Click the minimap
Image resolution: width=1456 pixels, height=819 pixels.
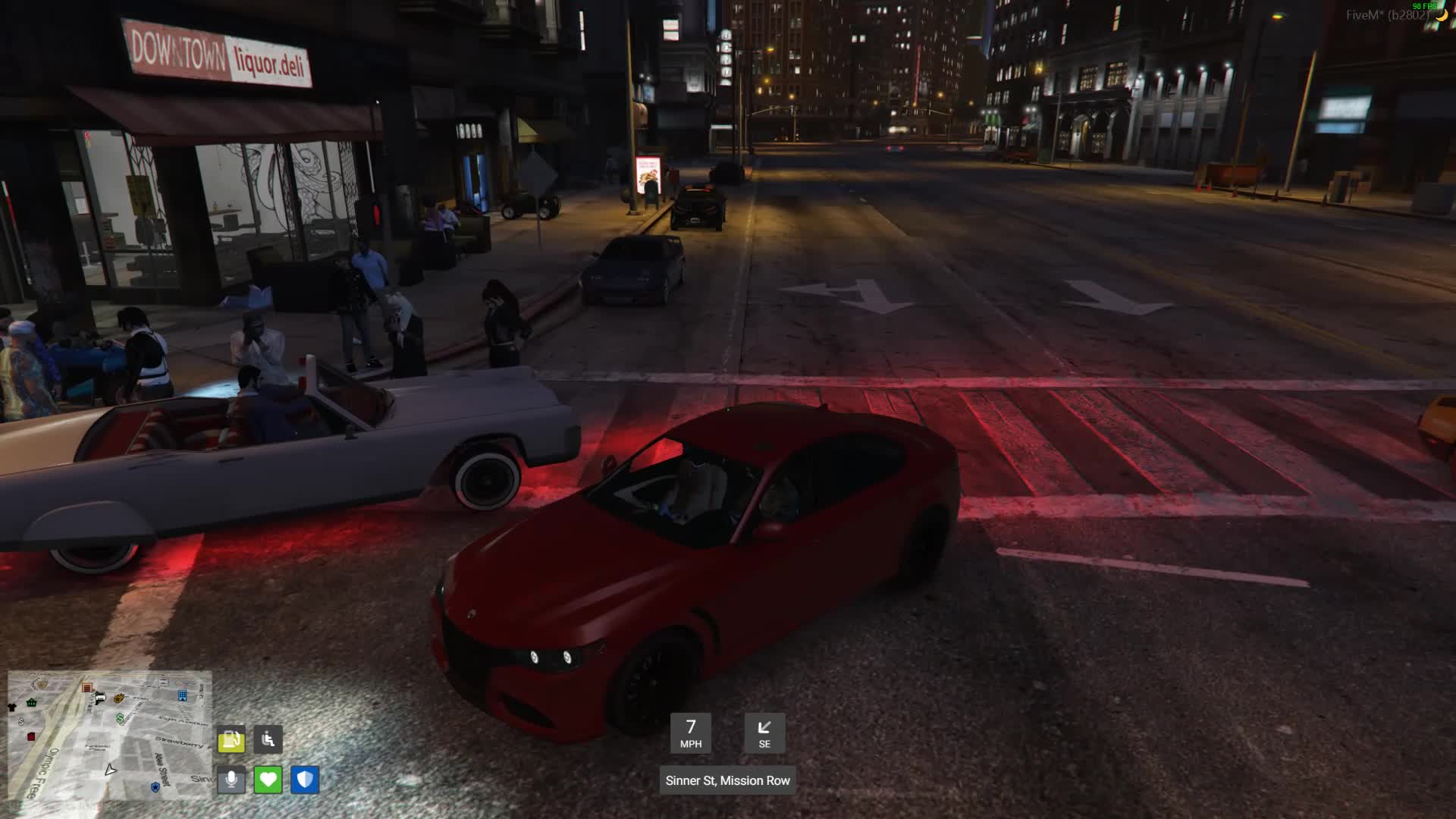110,735
